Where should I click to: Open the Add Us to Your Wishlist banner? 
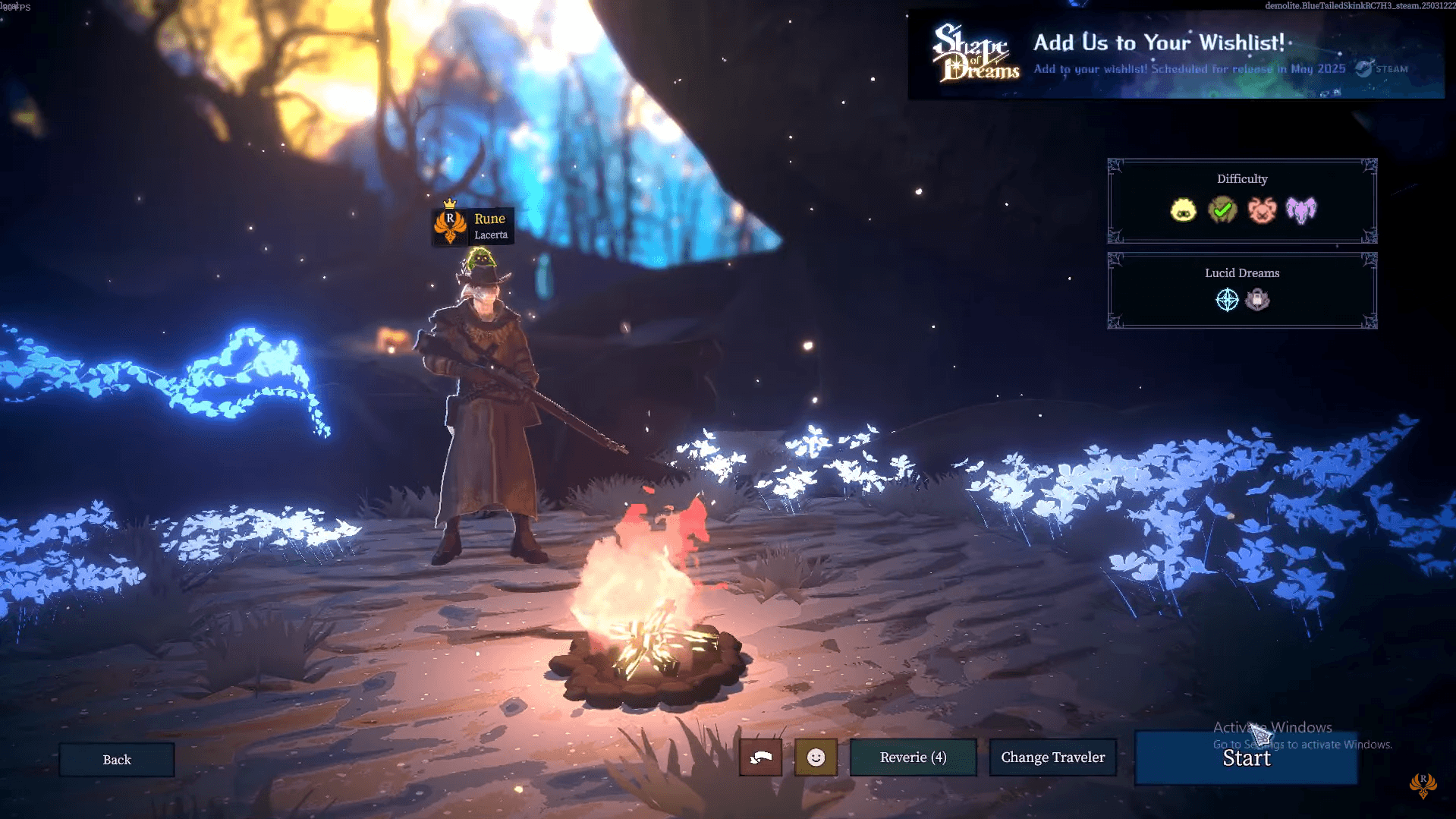coord(1175,55)
